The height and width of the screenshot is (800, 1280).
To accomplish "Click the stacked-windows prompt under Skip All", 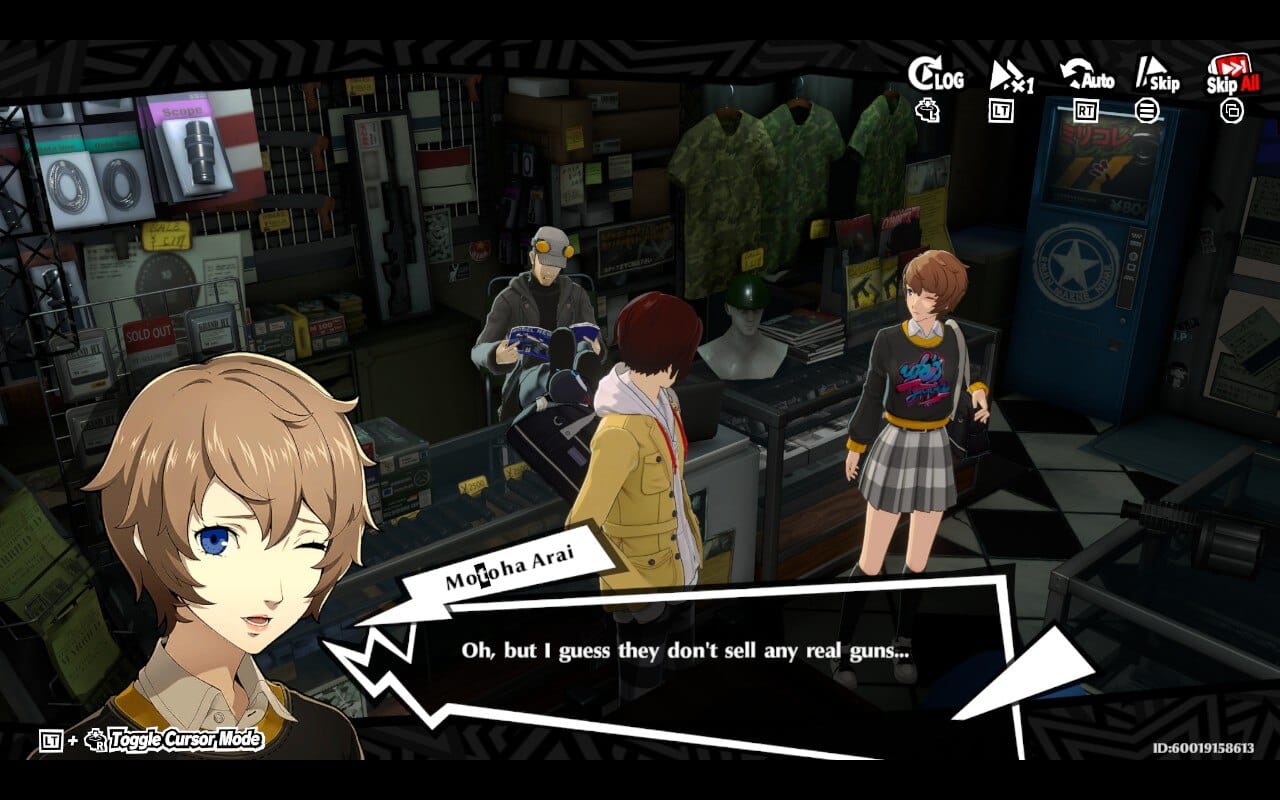I will point(1232,112).
